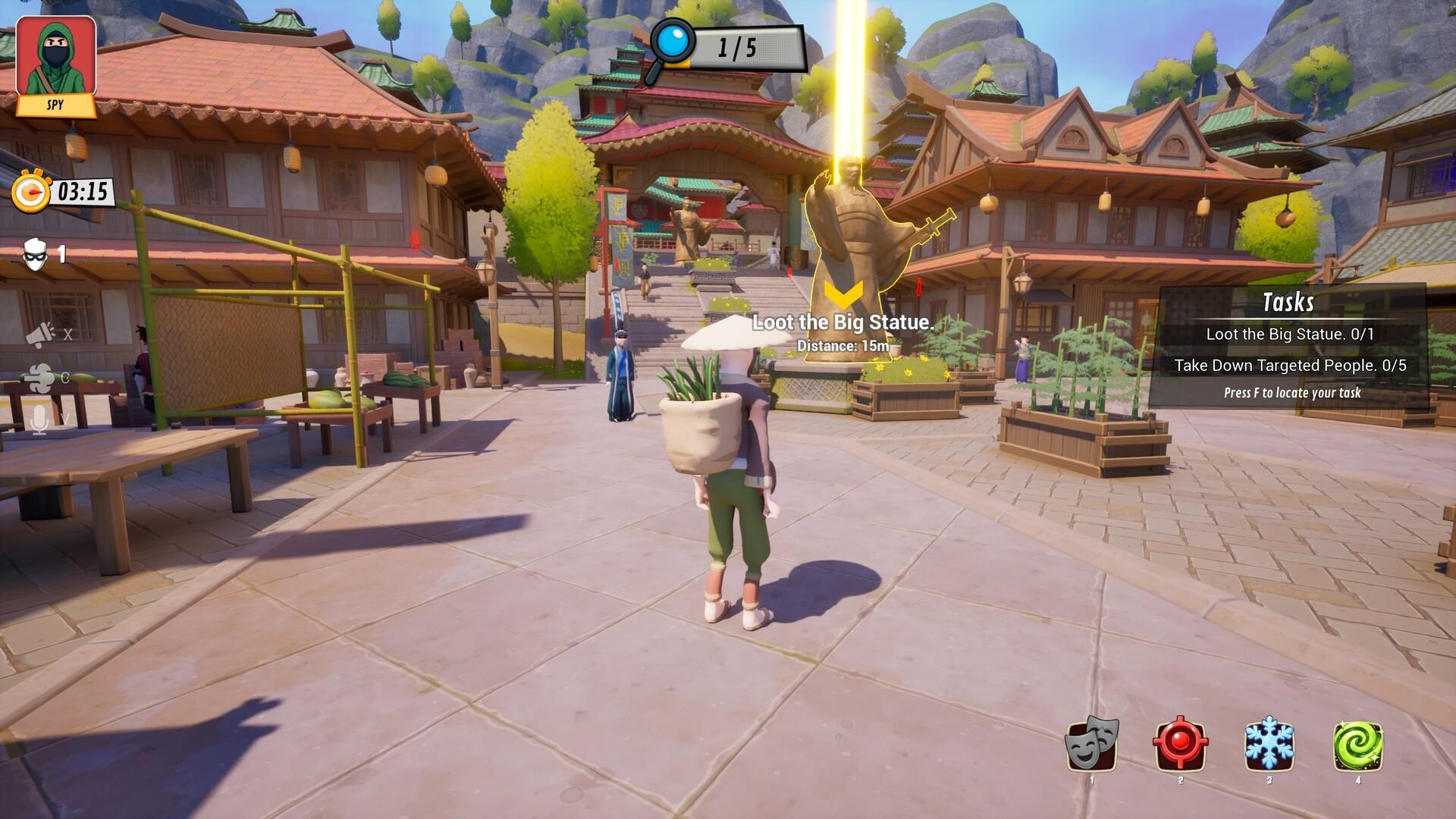Activate the theater masks disguise ability
This screenshot has height=819, width=1456.
pos(1092,744)
